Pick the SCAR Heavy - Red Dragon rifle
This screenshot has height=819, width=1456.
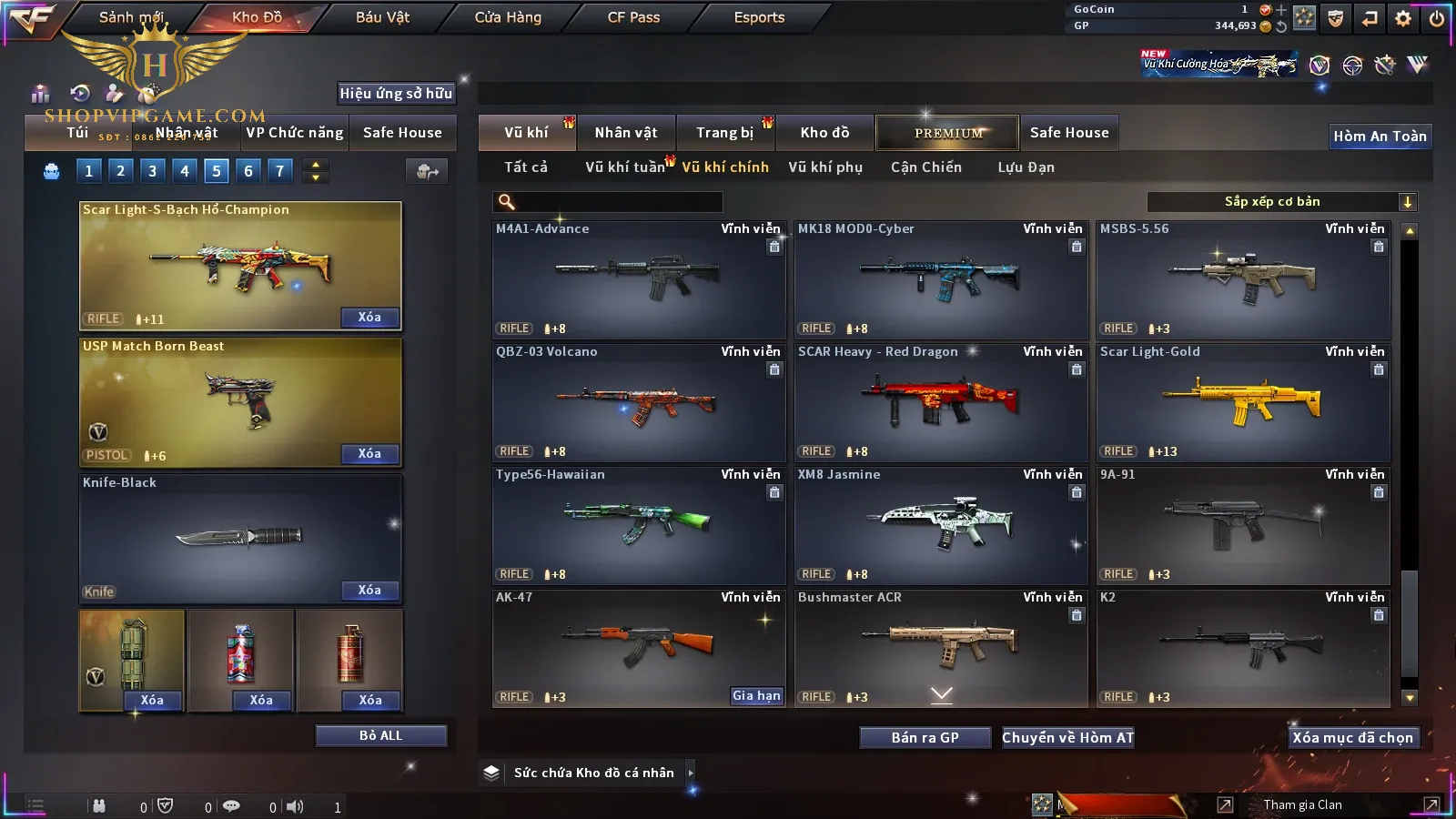941,402
